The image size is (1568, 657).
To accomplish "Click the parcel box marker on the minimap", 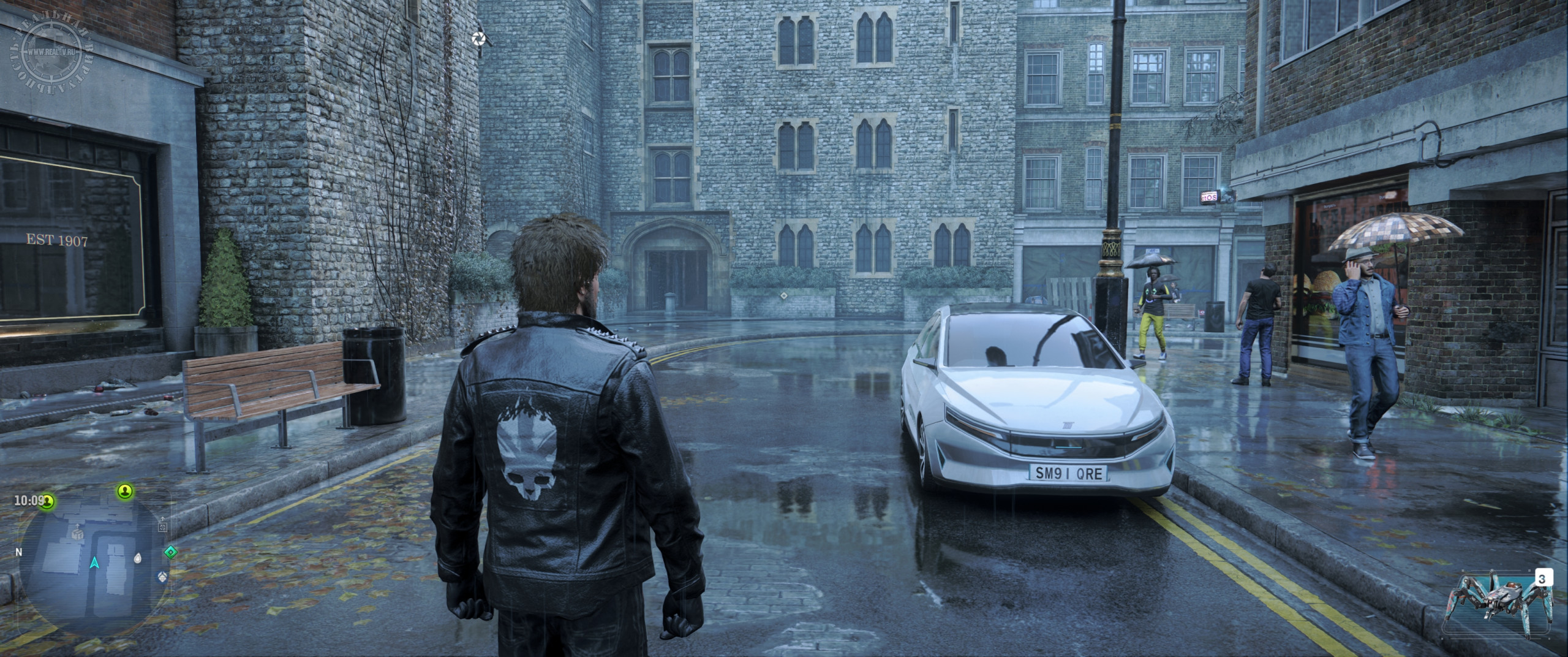I will 77,534.
